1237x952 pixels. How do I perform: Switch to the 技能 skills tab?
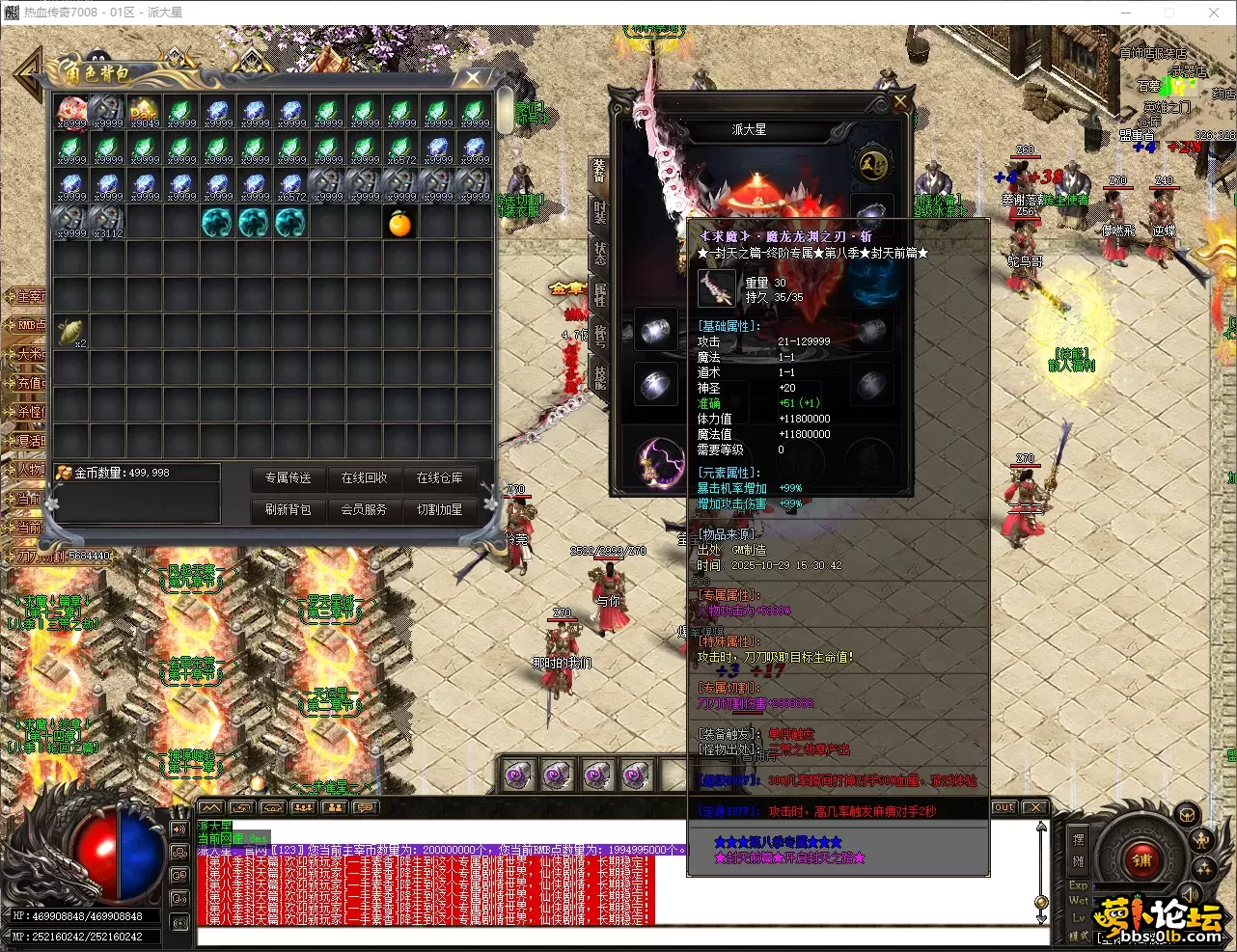tap(599, 377)
